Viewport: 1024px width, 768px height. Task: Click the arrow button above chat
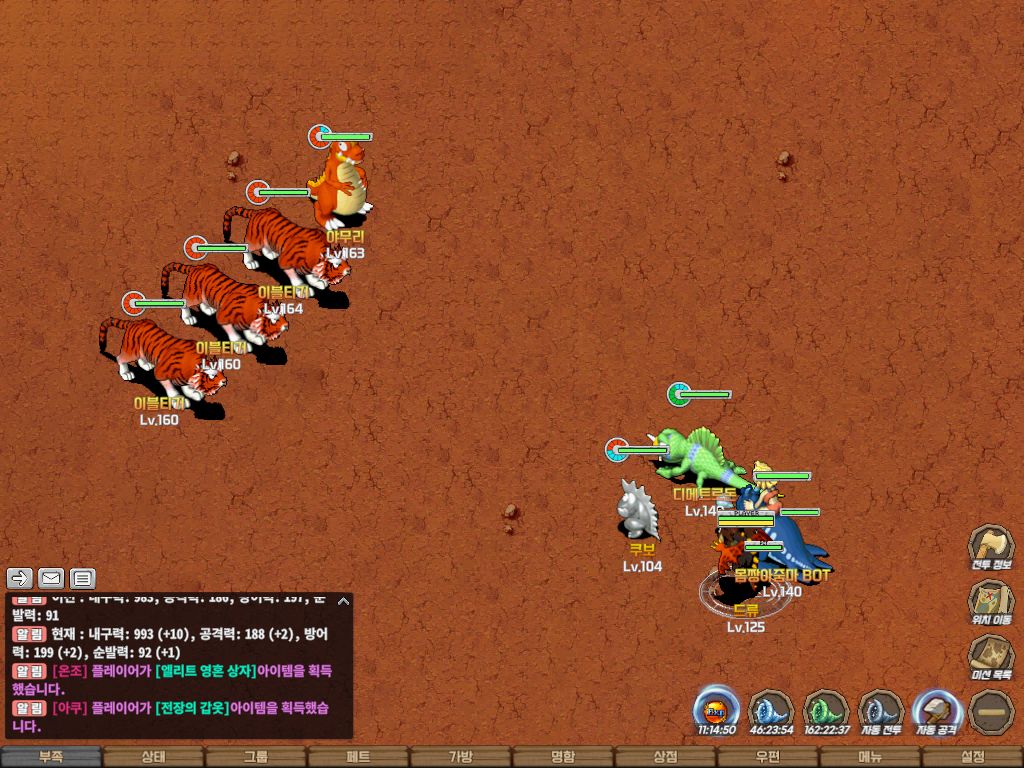20,577
